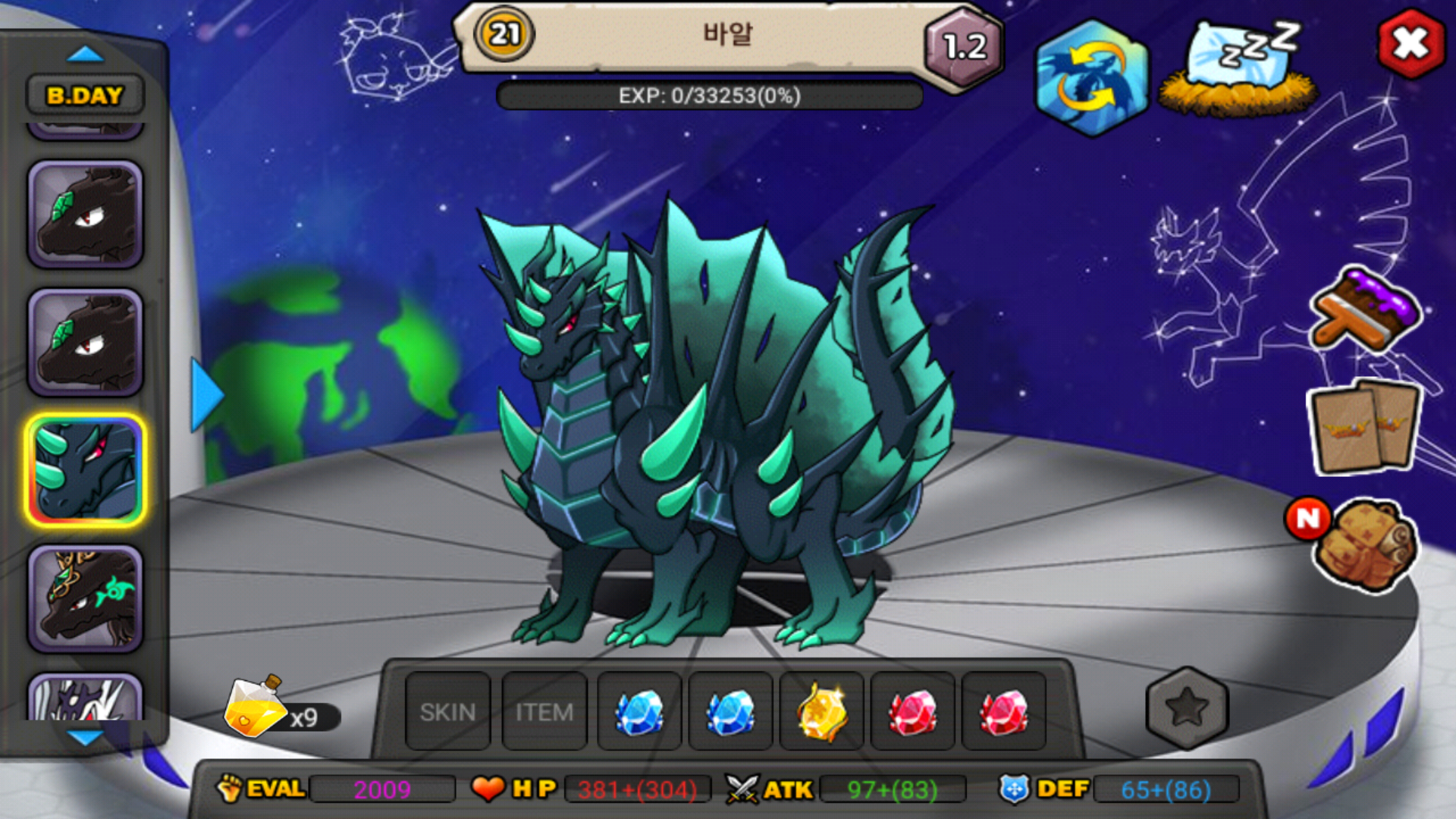The height and width of the screenshot is (819, 1456).
Task: Choose the black dragon with gold ornament
Action: pos(85,599)
